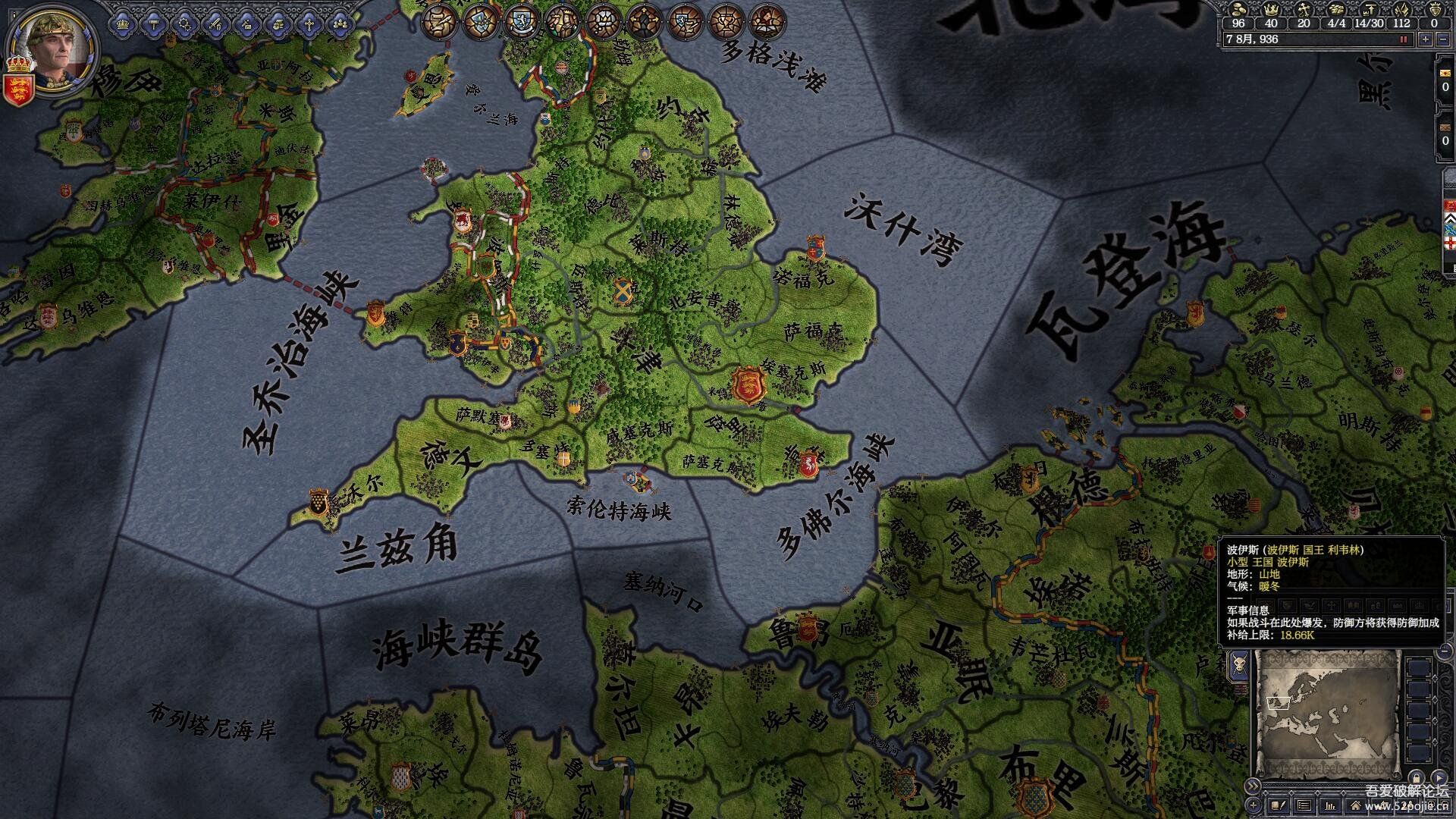The image size is (1456, 819).
Task: Click the gold coins wealth icon
Action: click(1239, 8)
